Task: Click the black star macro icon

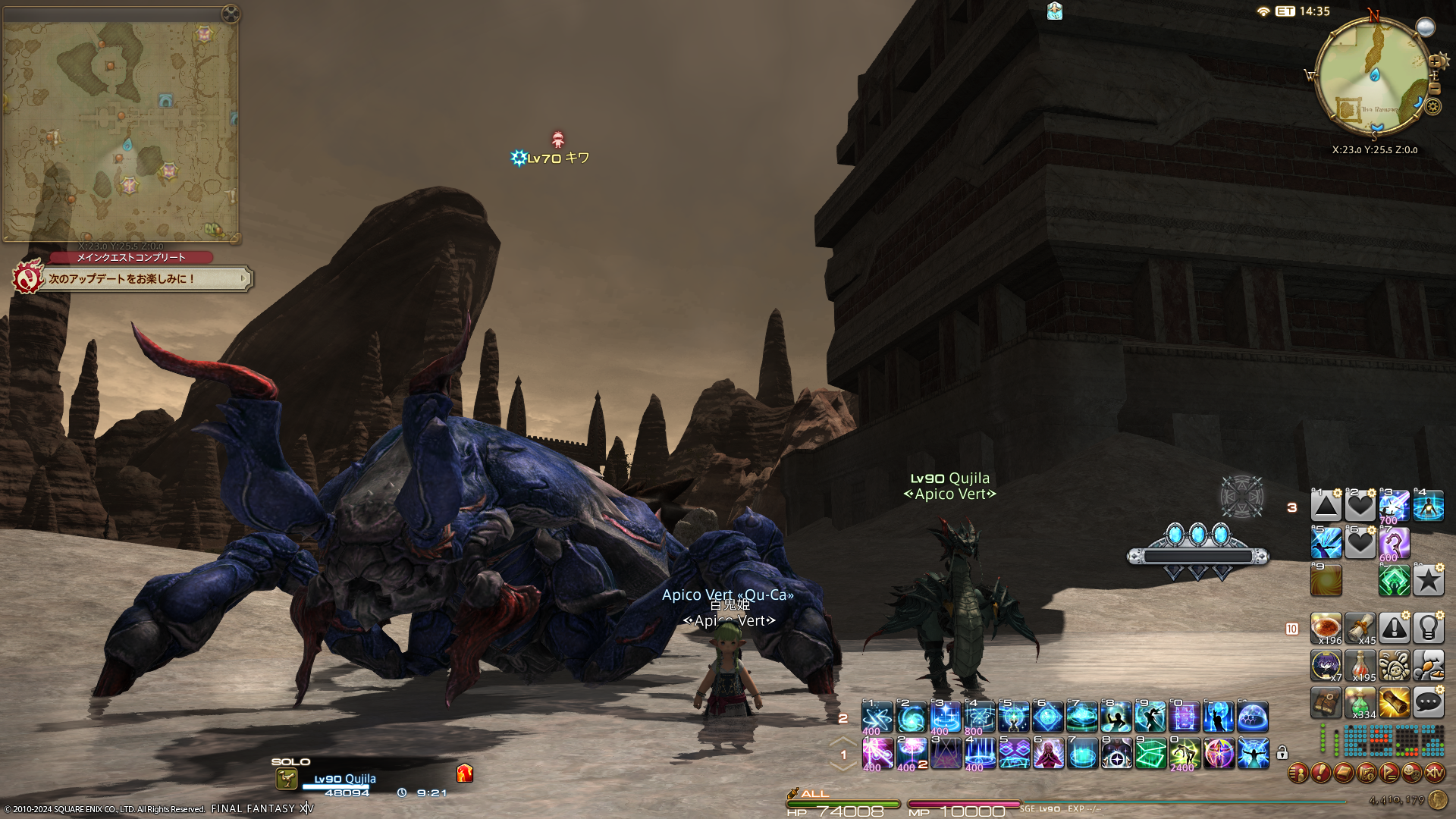Action: 1428,581
